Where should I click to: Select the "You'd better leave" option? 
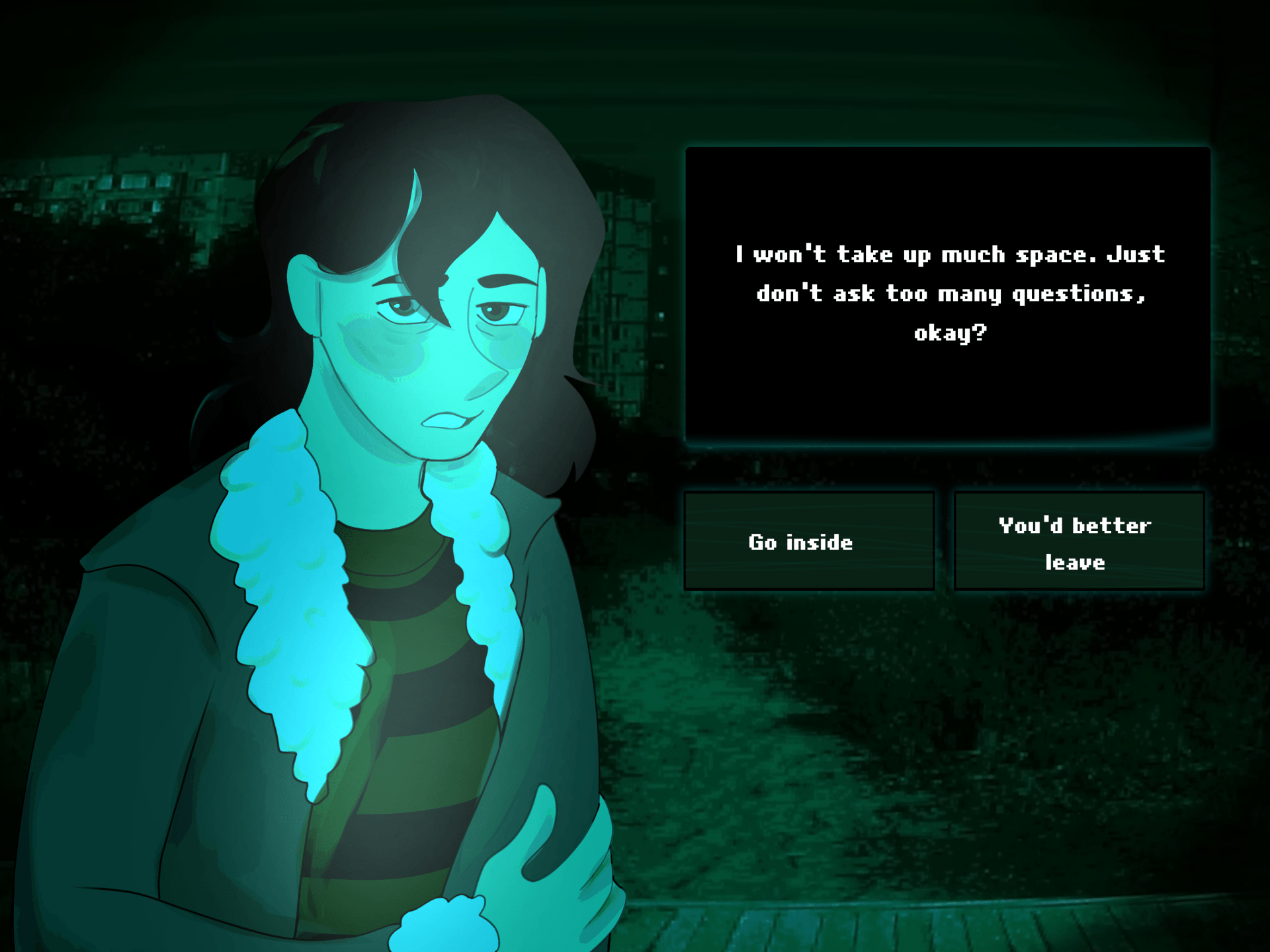pos(1079,541)
